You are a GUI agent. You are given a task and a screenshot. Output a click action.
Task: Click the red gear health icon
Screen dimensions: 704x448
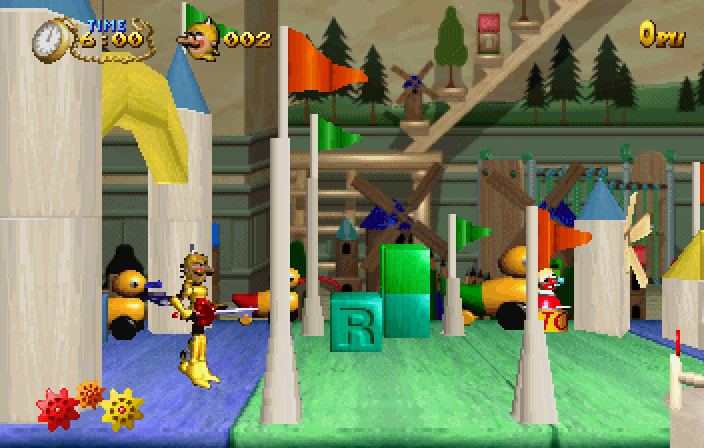point(57,409)
